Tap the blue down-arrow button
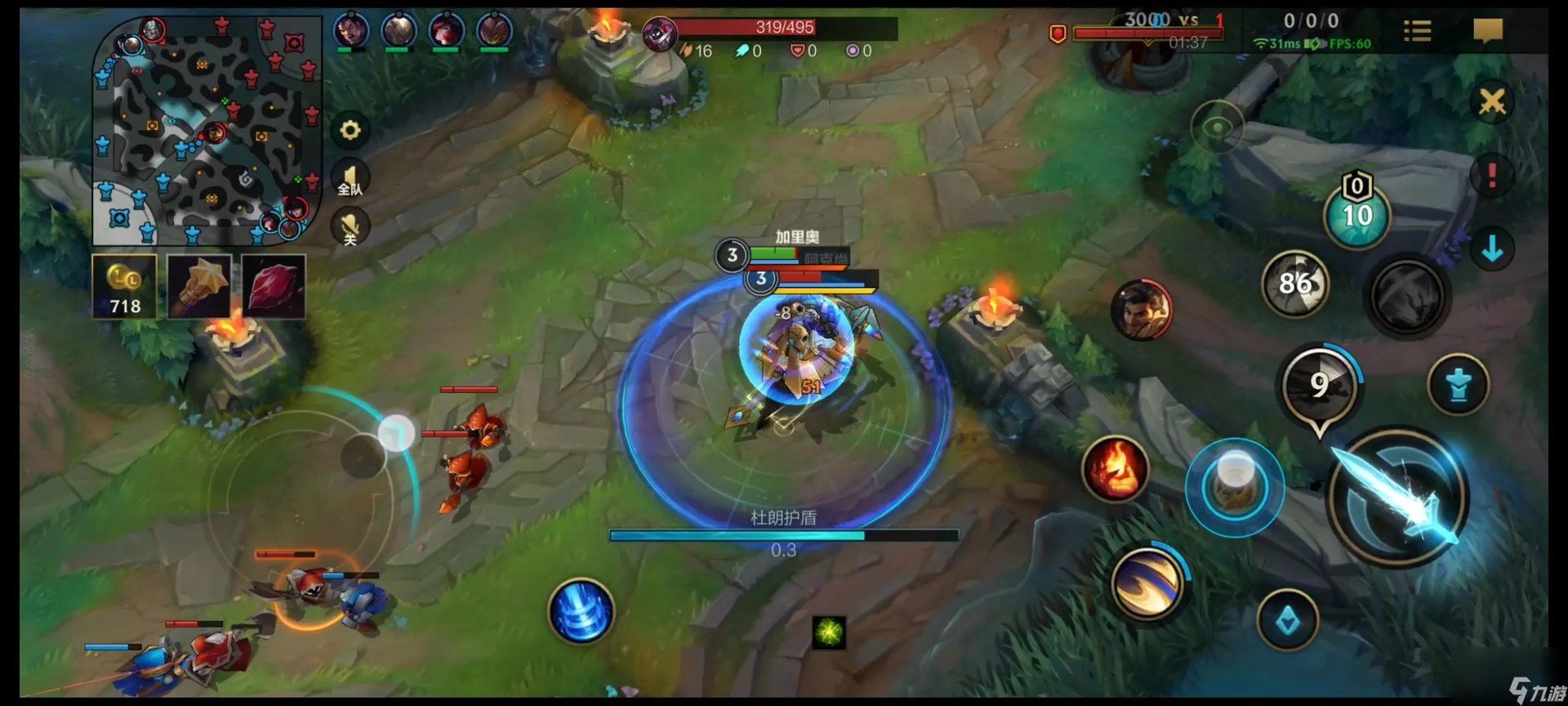Screen dimensions: 1568x706 point(1492,248)
